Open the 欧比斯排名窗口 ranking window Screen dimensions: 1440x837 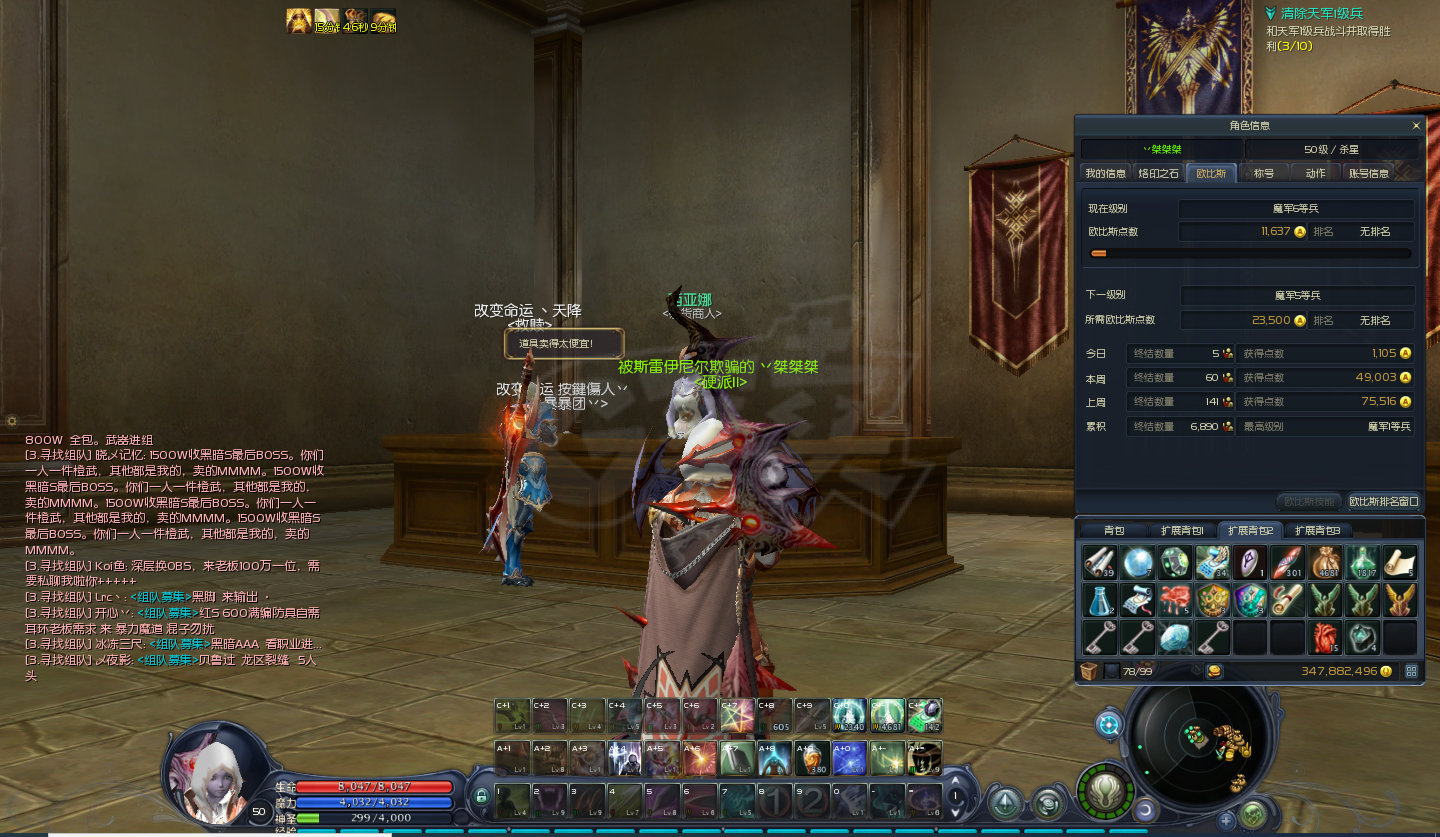(x=1384, y=501)
